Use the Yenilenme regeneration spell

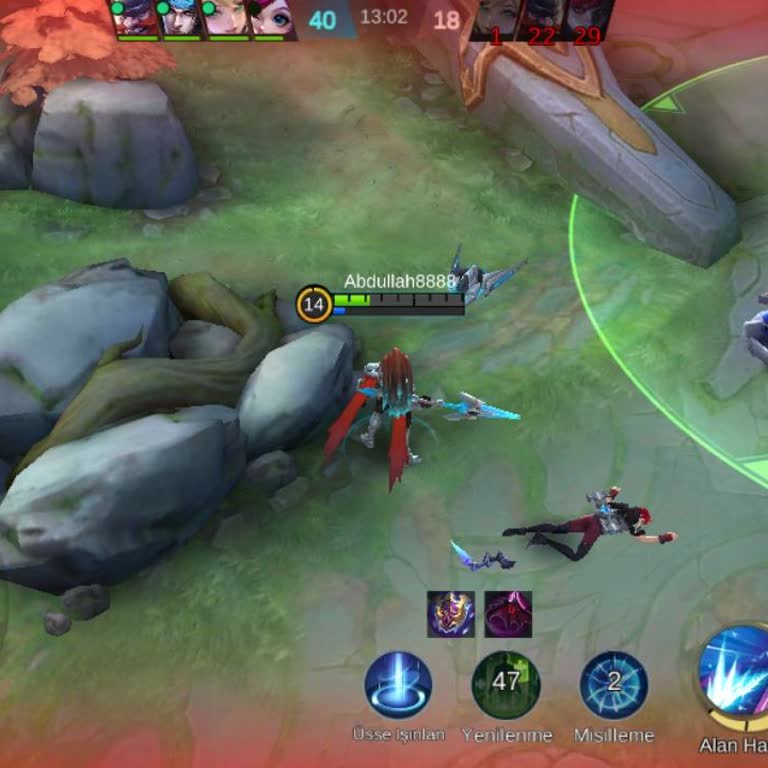506,685
